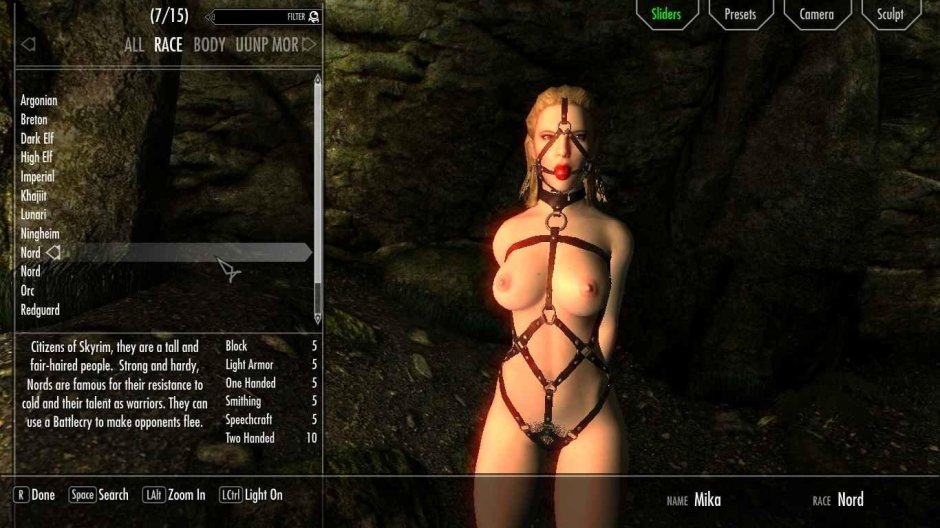Open the Sliders panel
Screen dimensions: 940x528
(x=666, y=14)
